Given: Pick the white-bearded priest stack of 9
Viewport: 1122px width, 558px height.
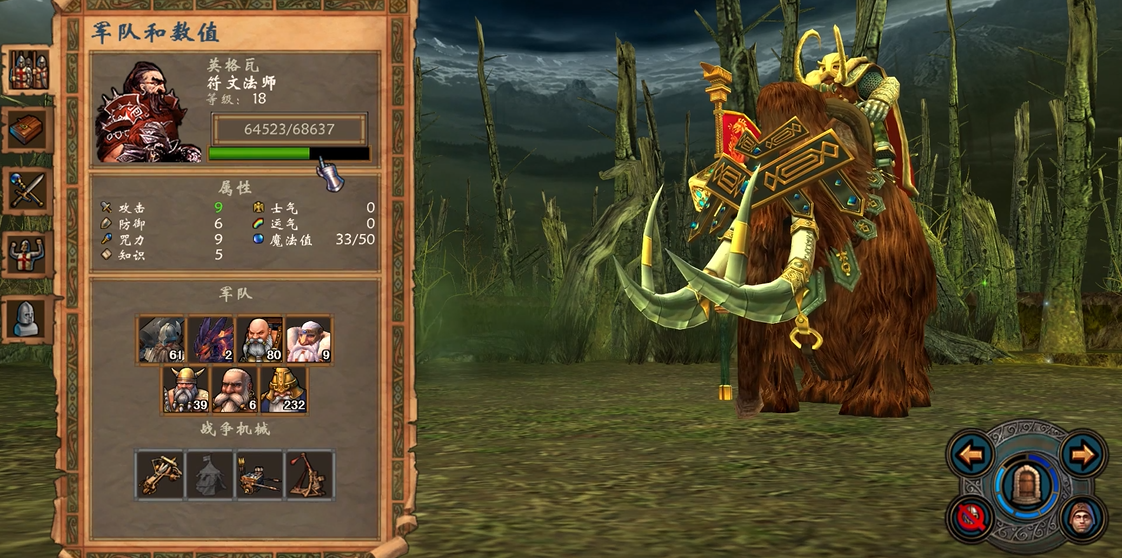Looking at the screenshot, I should tap(308, 340).
